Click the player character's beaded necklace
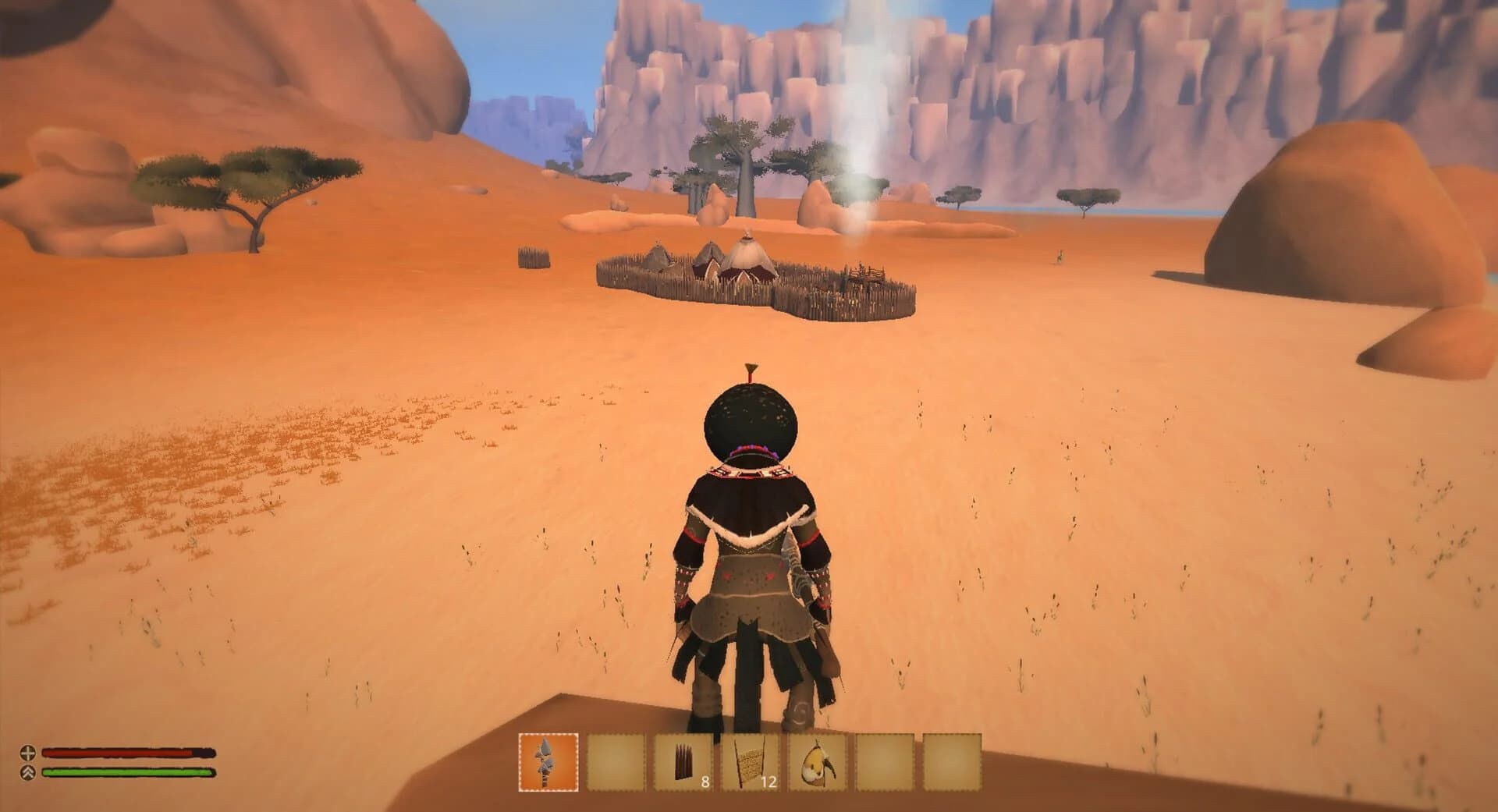Screen dimensions: 1498x812 751,472
